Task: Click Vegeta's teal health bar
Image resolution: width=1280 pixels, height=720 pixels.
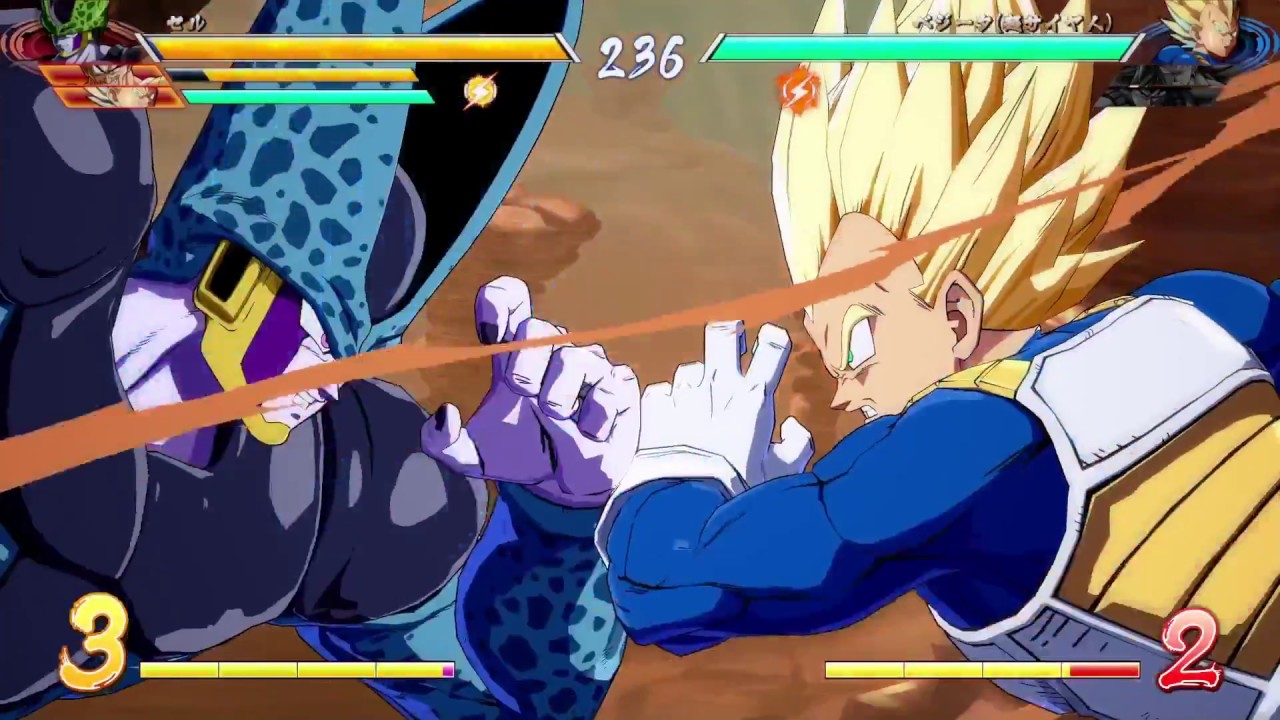Action: tap(920, 45)
